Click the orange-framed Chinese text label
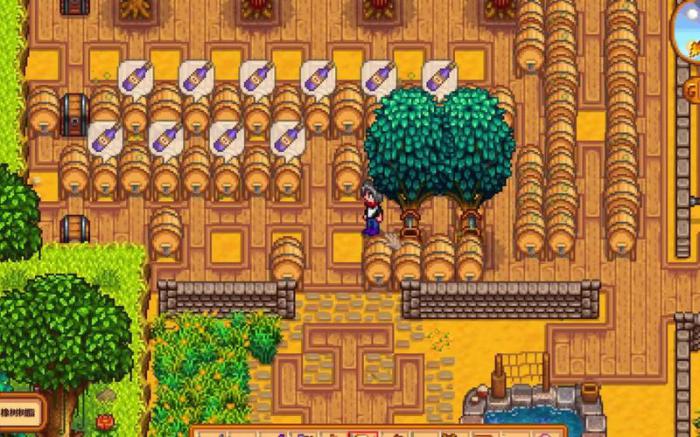Image resolution: width=700 pixels, height=437 pixels. point(19,410)
